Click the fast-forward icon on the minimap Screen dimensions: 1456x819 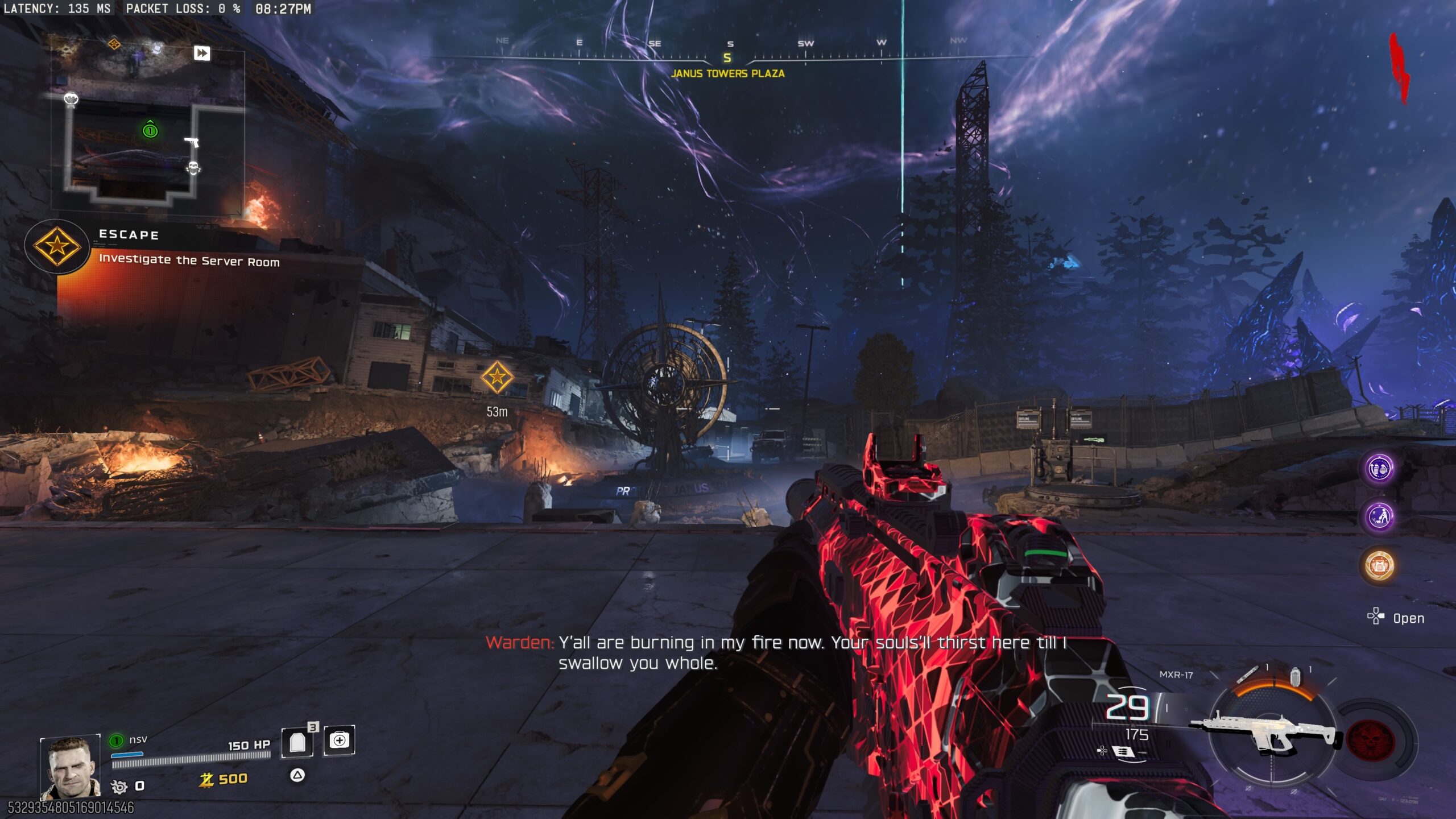(202, 53)
